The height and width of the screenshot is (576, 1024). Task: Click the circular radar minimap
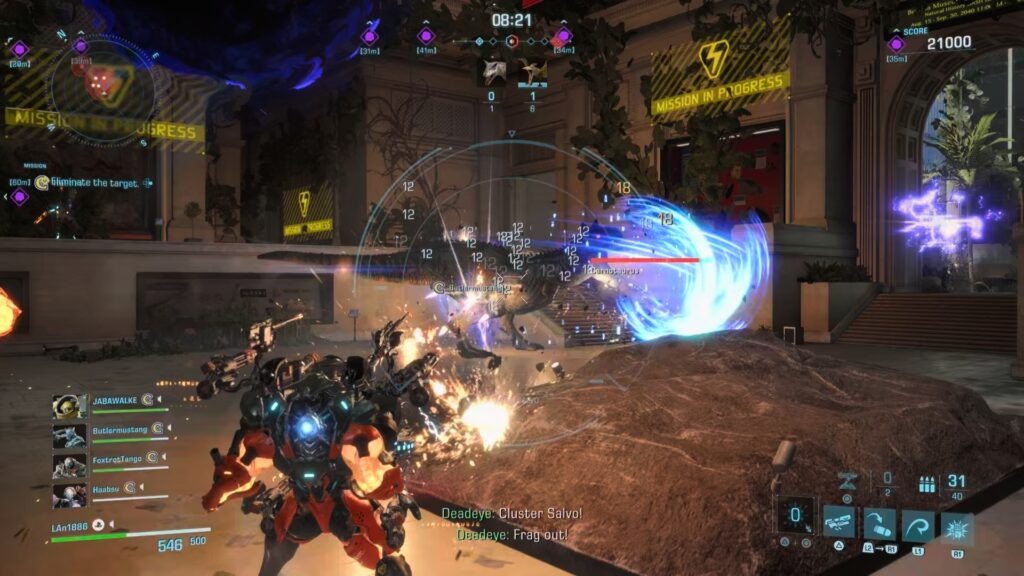click(x=101, y=87)
